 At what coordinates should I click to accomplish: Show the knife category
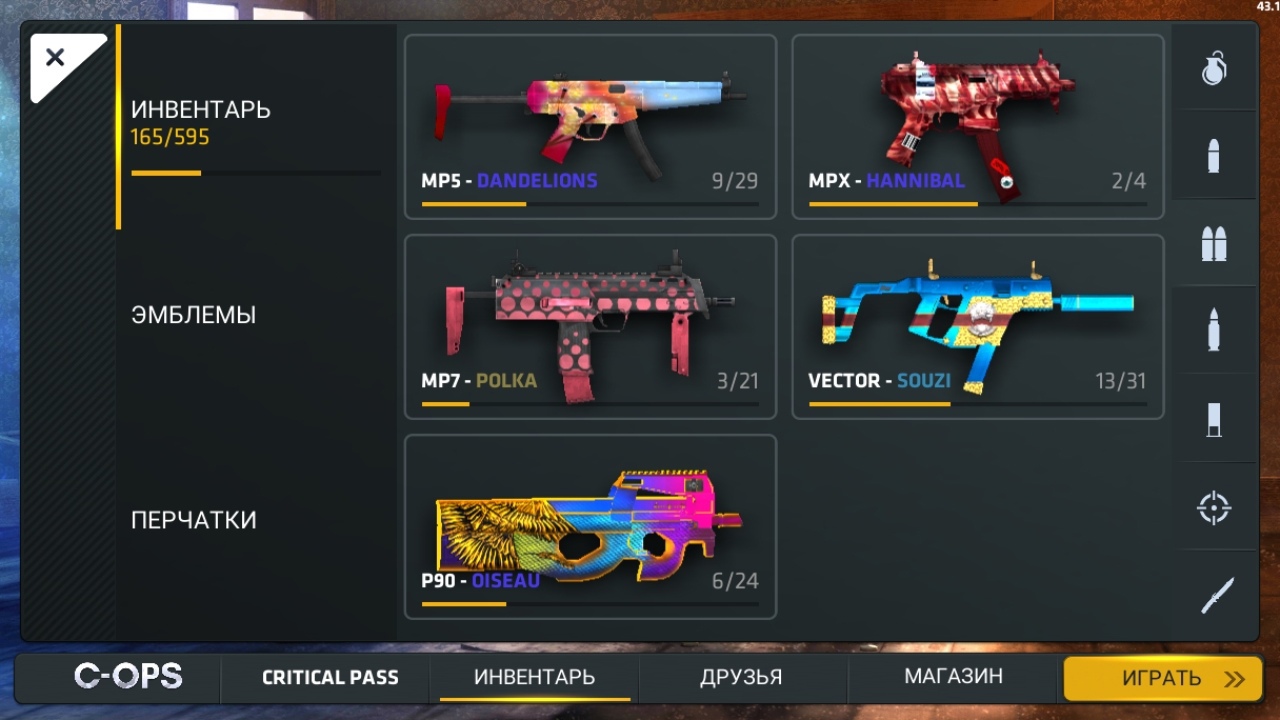(1214, 596)
